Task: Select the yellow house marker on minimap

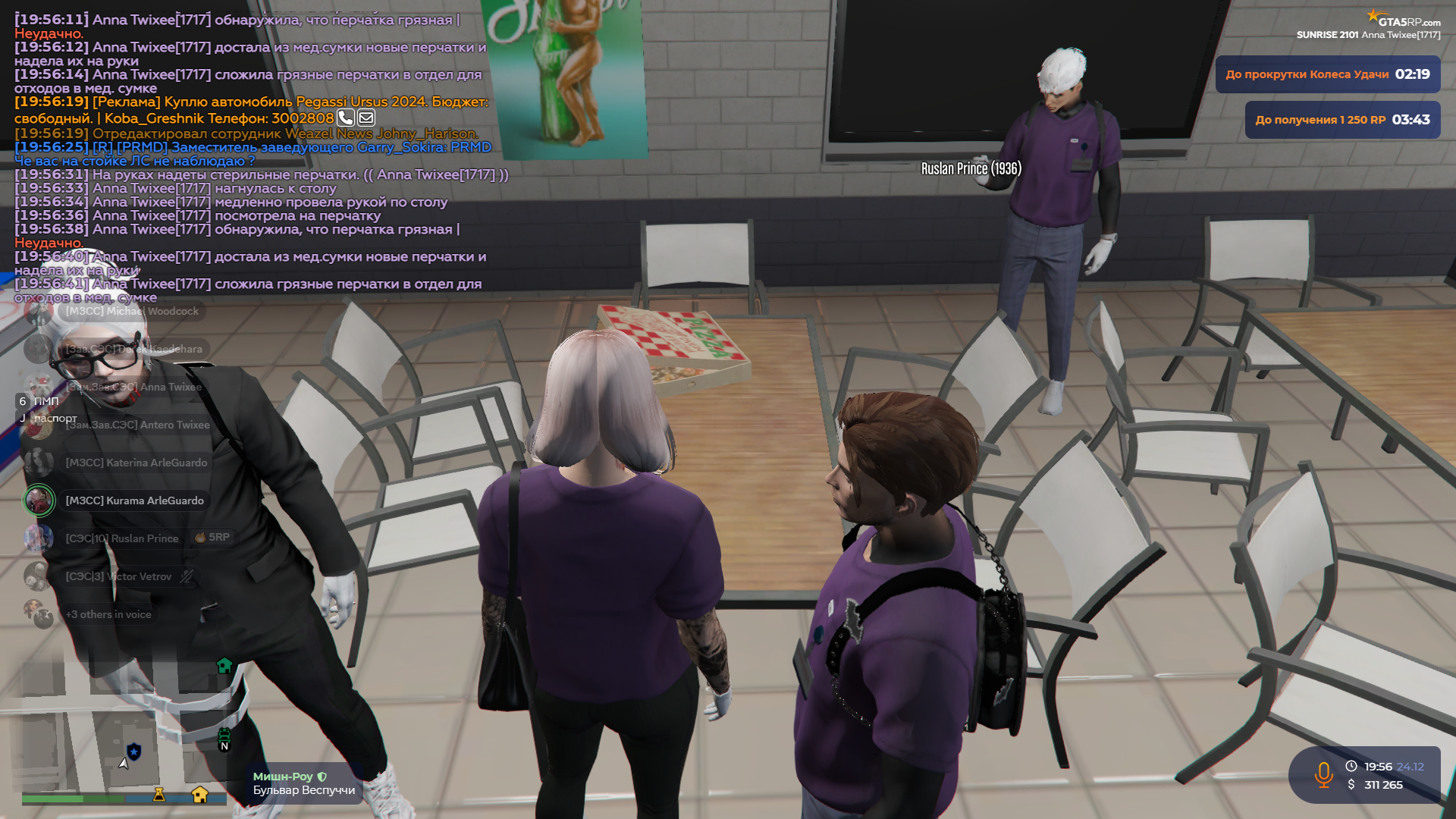Action: pyautogui.click(x=200, y=794)
